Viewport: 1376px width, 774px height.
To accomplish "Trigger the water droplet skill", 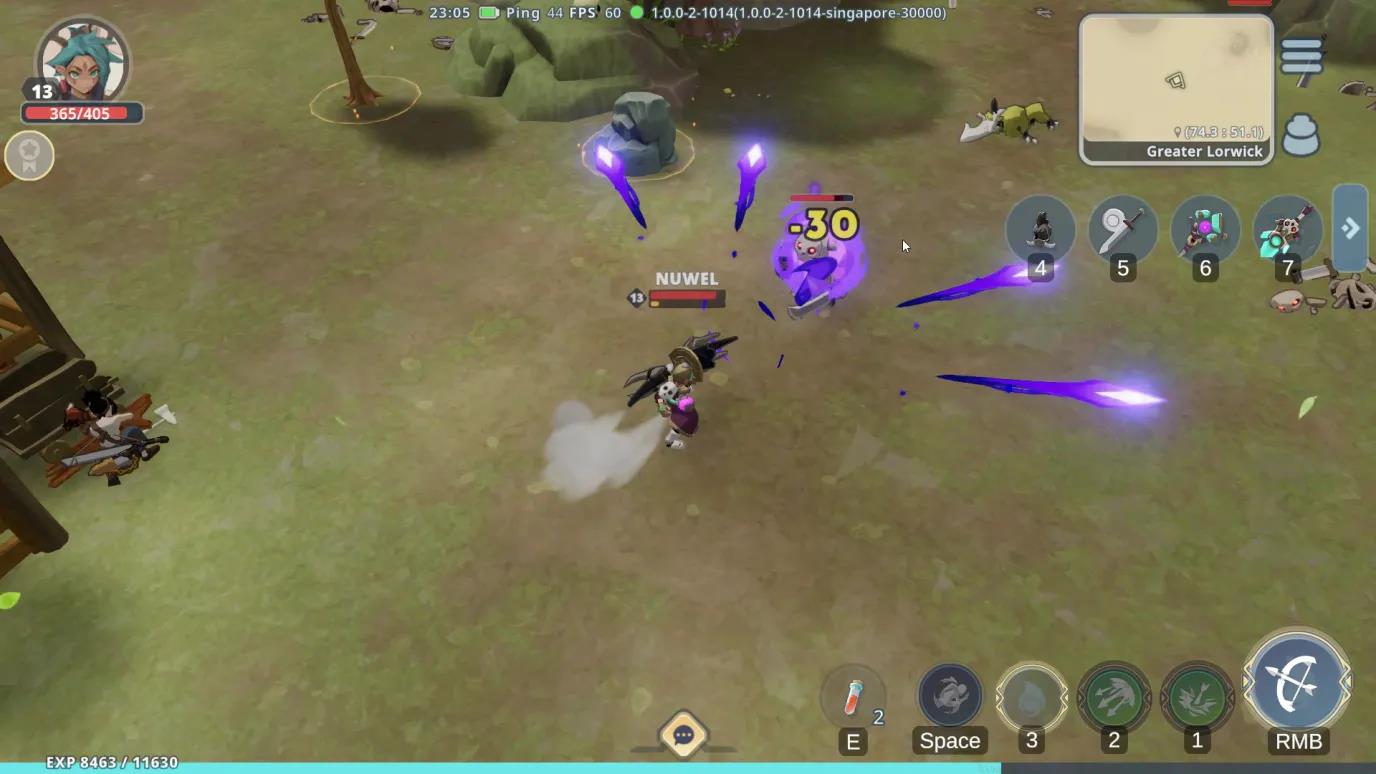I will pyautogui.click(x=1031, y=695).
